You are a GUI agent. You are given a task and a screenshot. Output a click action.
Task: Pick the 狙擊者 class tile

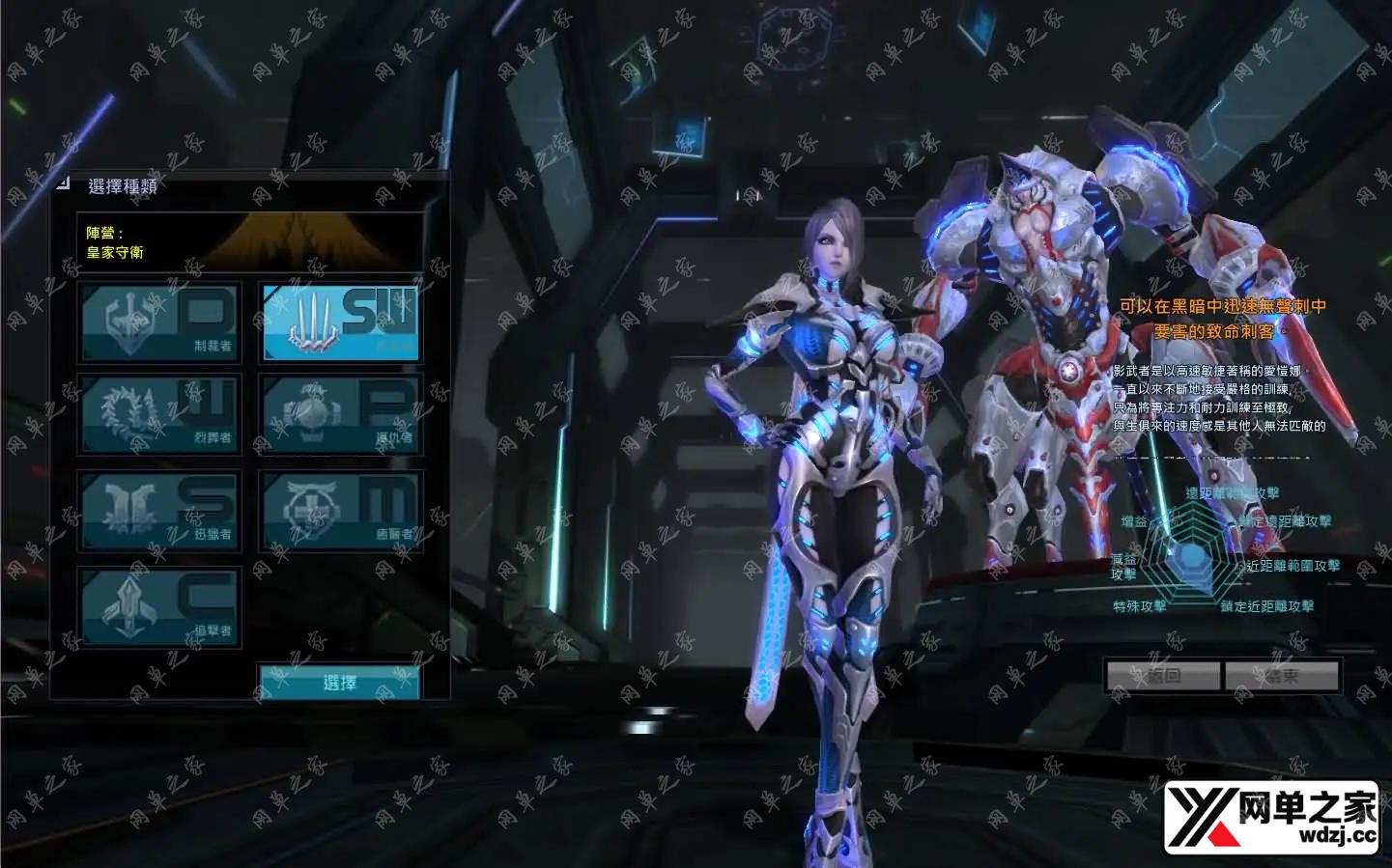[x=159, y=607]
